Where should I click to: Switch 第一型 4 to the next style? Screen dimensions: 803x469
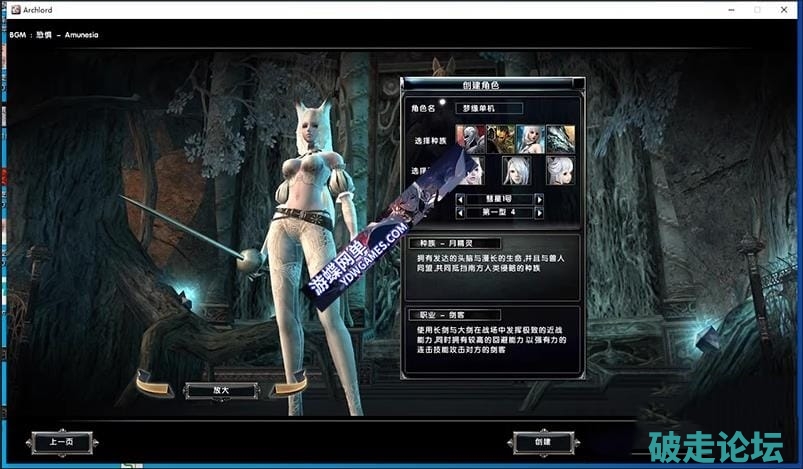539,212
